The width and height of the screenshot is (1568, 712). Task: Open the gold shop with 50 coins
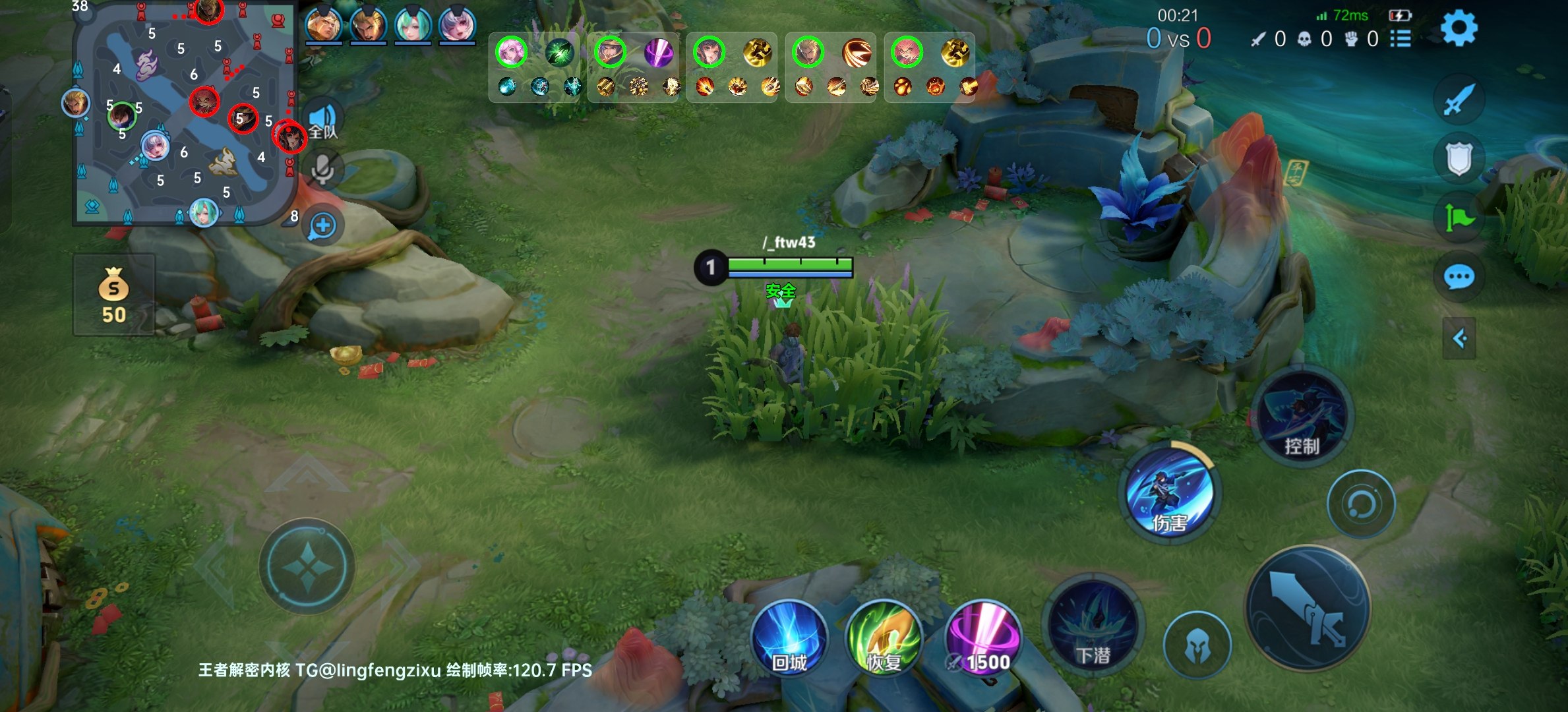tap(113, 295)
